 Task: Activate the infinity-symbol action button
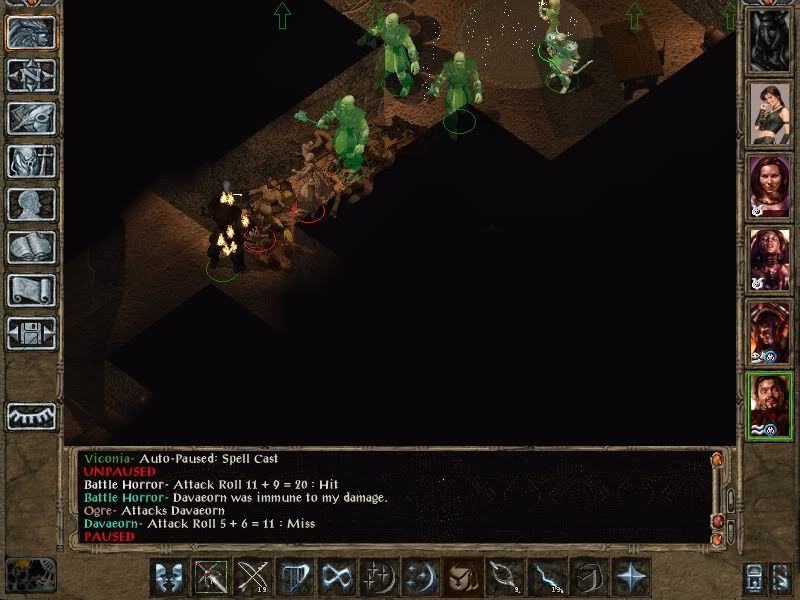click(337, 578)
